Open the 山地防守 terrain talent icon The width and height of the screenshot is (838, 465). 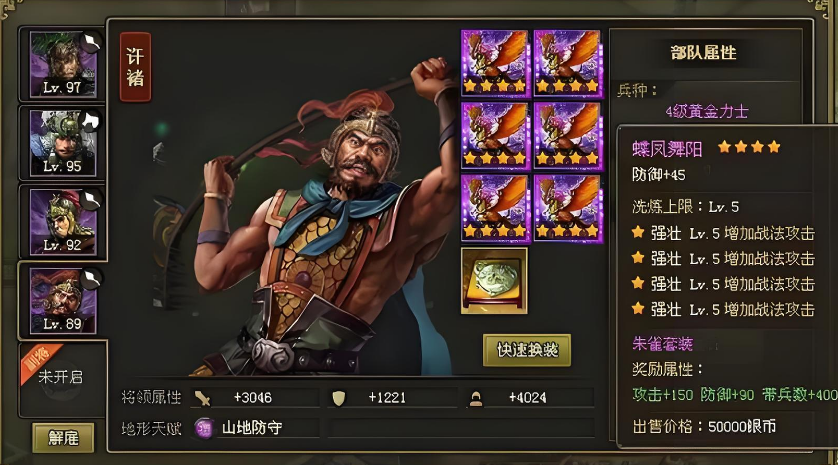(x=204, y=427)
